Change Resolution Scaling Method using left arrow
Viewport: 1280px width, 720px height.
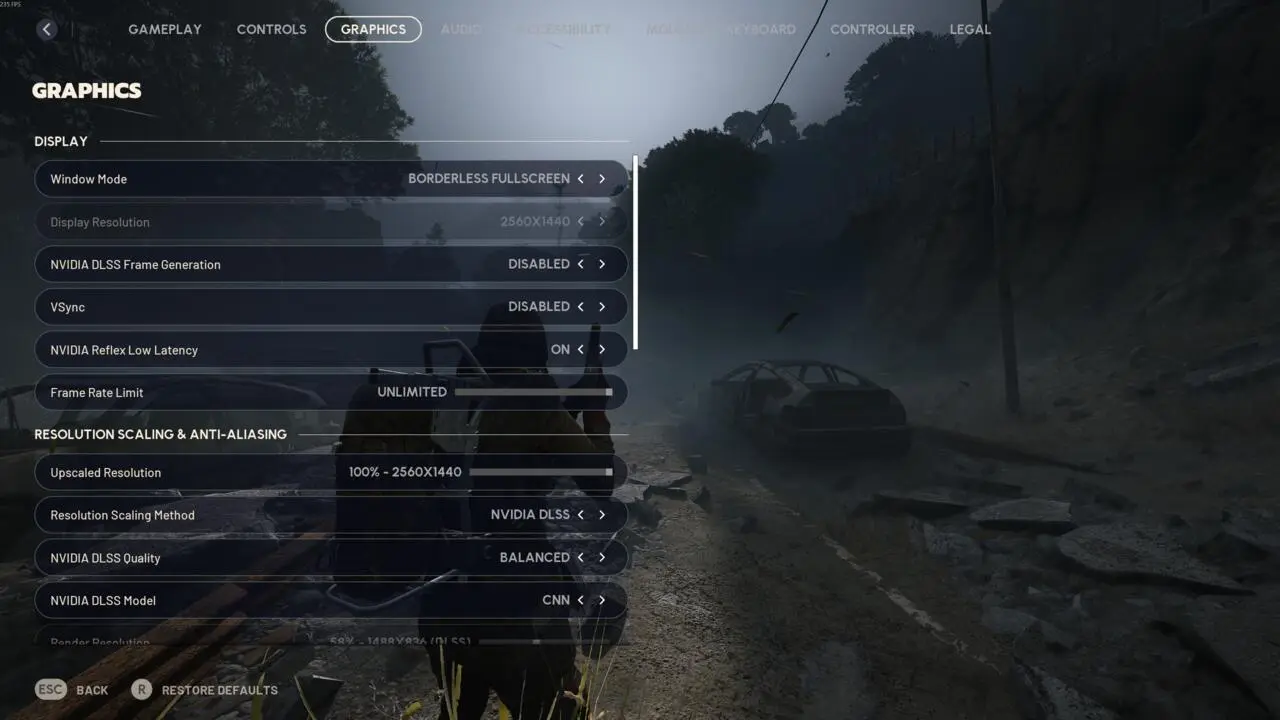[x=580, y=514]
